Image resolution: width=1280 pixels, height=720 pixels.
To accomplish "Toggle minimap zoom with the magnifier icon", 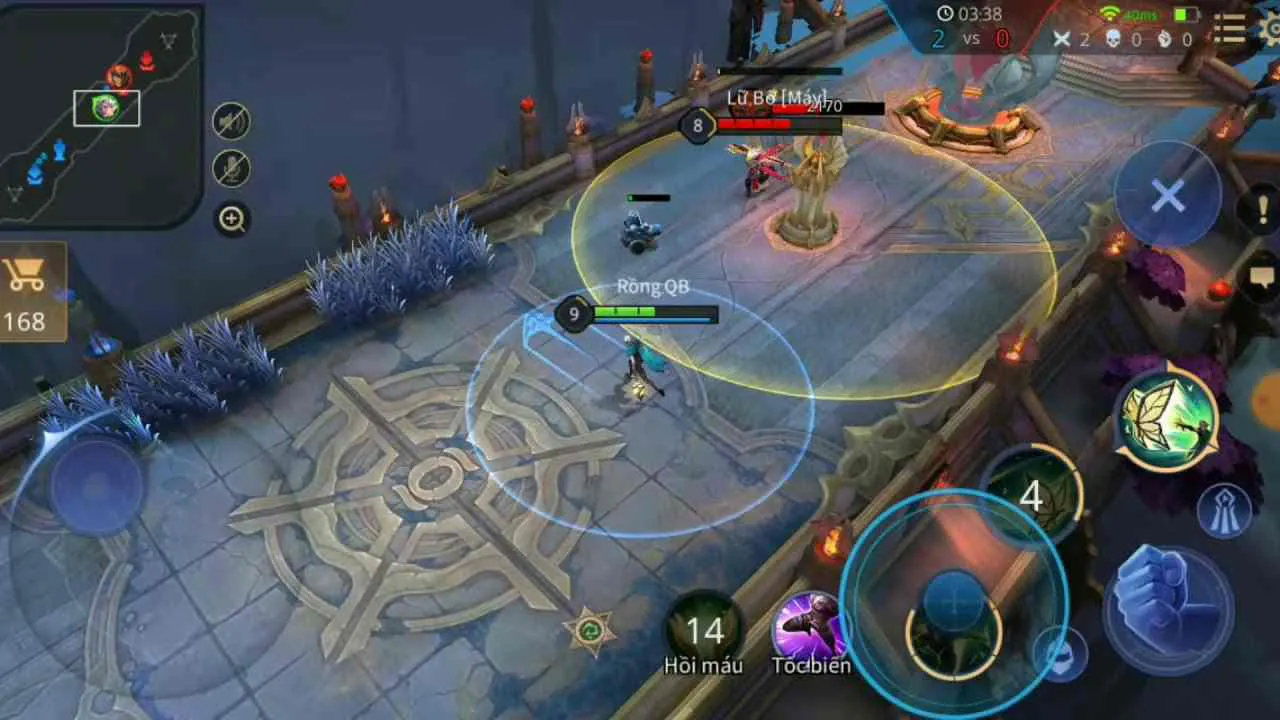I will coord(231,219).
